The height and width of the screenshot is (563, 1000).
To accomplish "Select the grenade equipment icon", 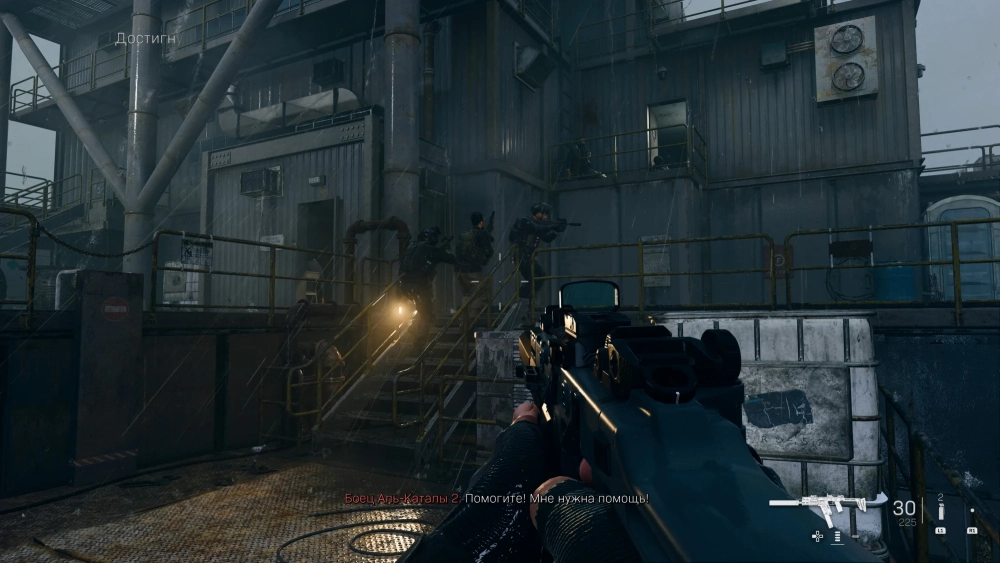I will (x=940, y=512).
